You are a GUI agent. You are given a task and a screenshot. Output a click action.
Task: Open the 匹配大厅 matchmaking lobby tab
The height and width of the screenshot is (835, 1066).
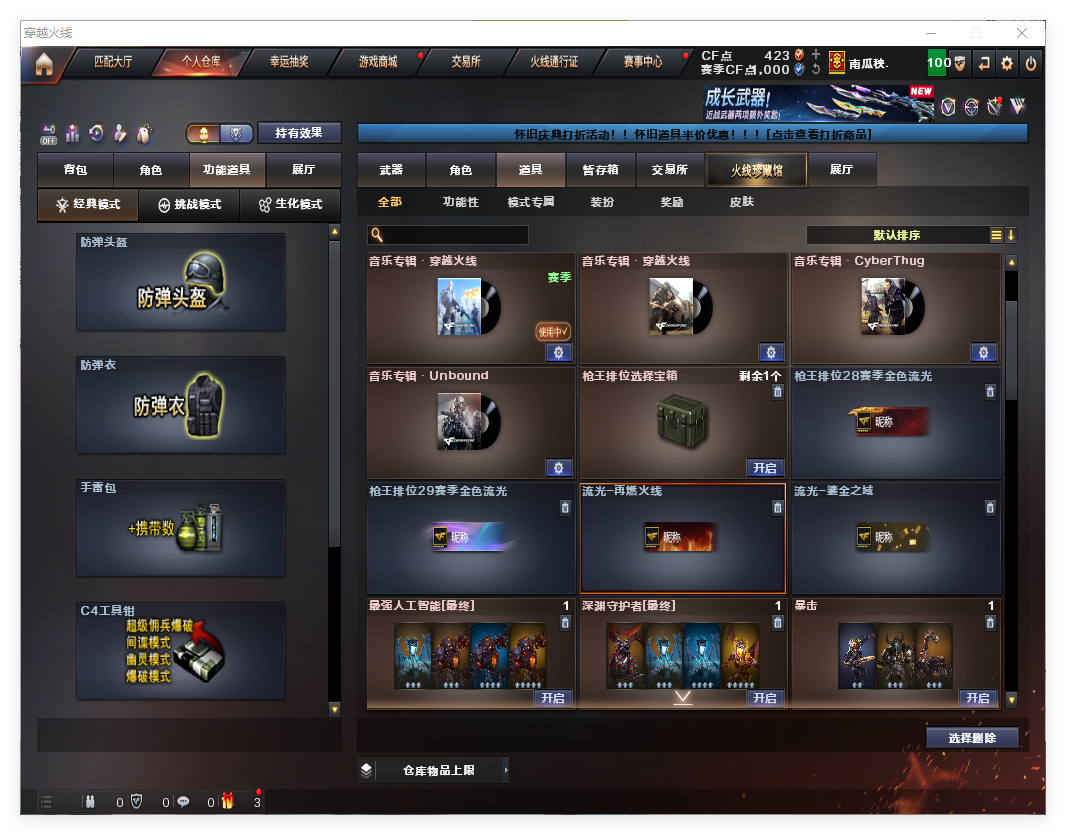coord(113,62)
